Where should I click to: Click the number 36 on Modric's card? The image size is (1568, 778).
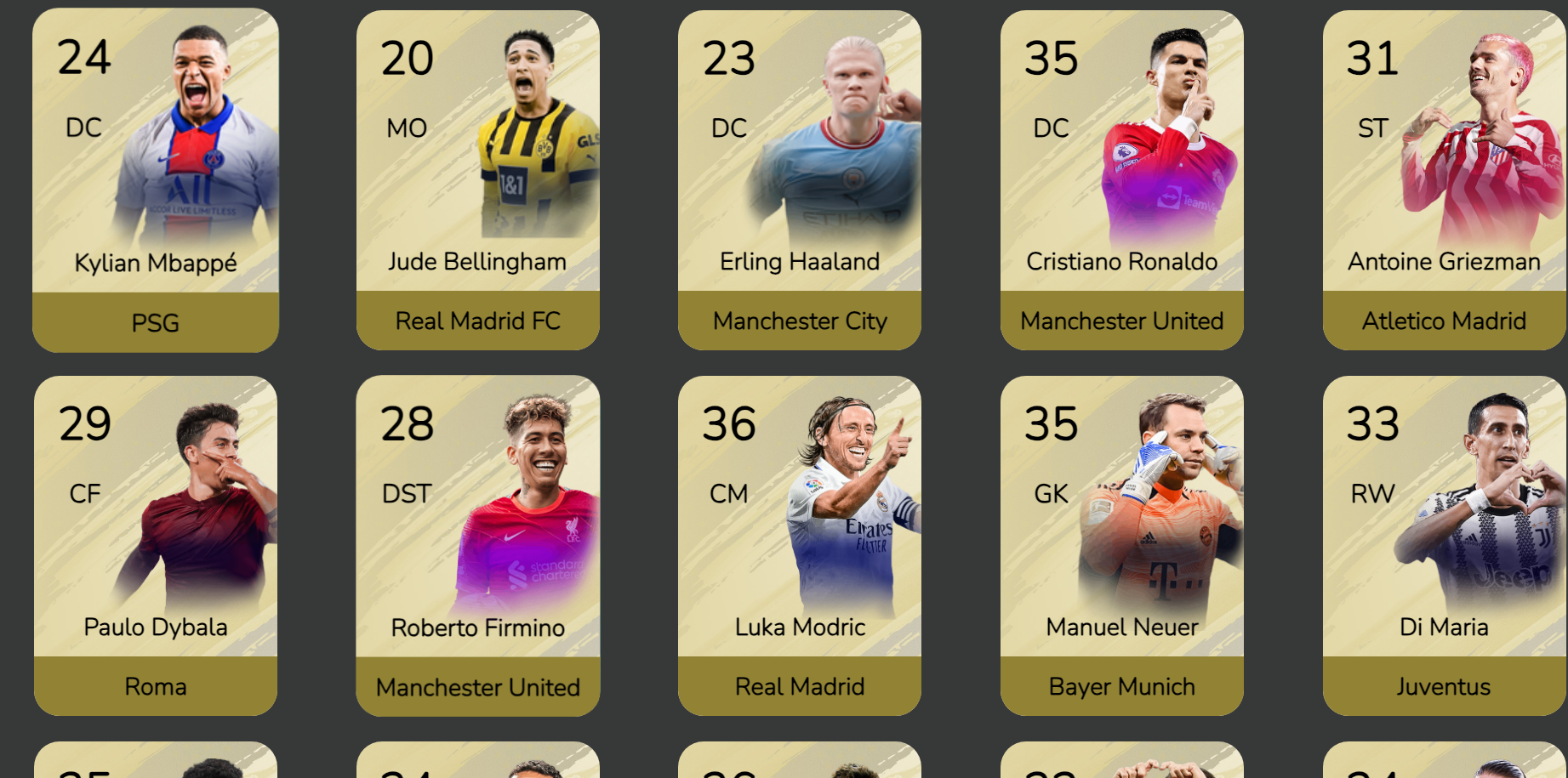click(730, 424)
